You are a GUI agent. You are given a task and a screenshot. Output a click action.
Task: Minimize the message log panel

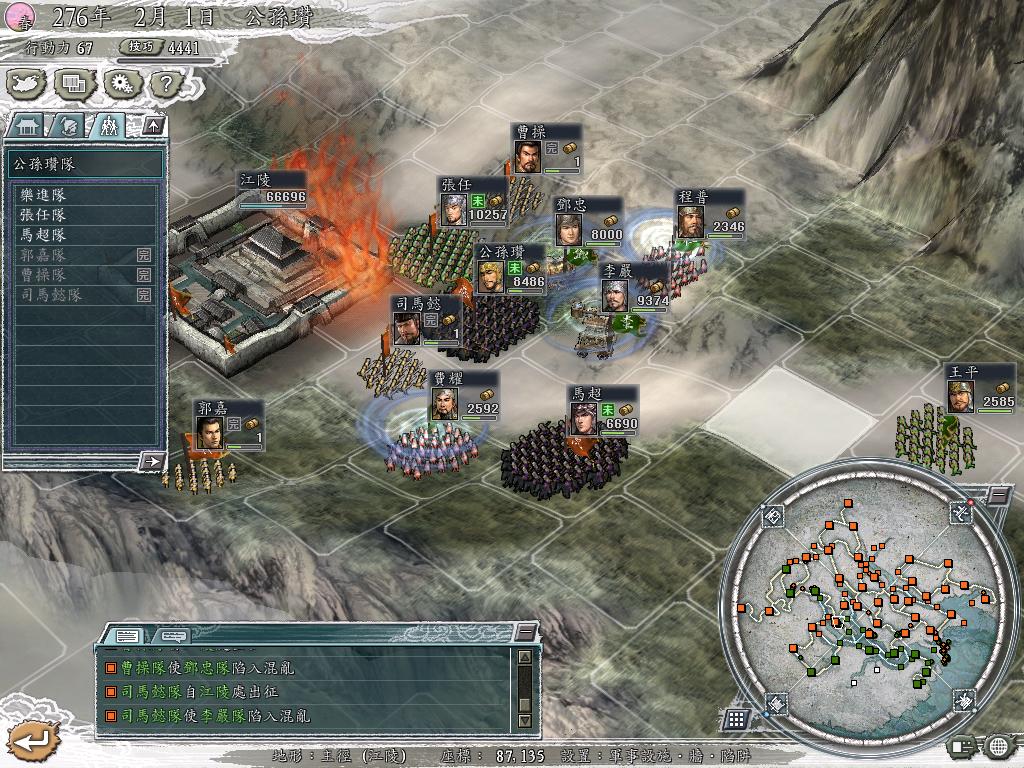tap(526, 632)
